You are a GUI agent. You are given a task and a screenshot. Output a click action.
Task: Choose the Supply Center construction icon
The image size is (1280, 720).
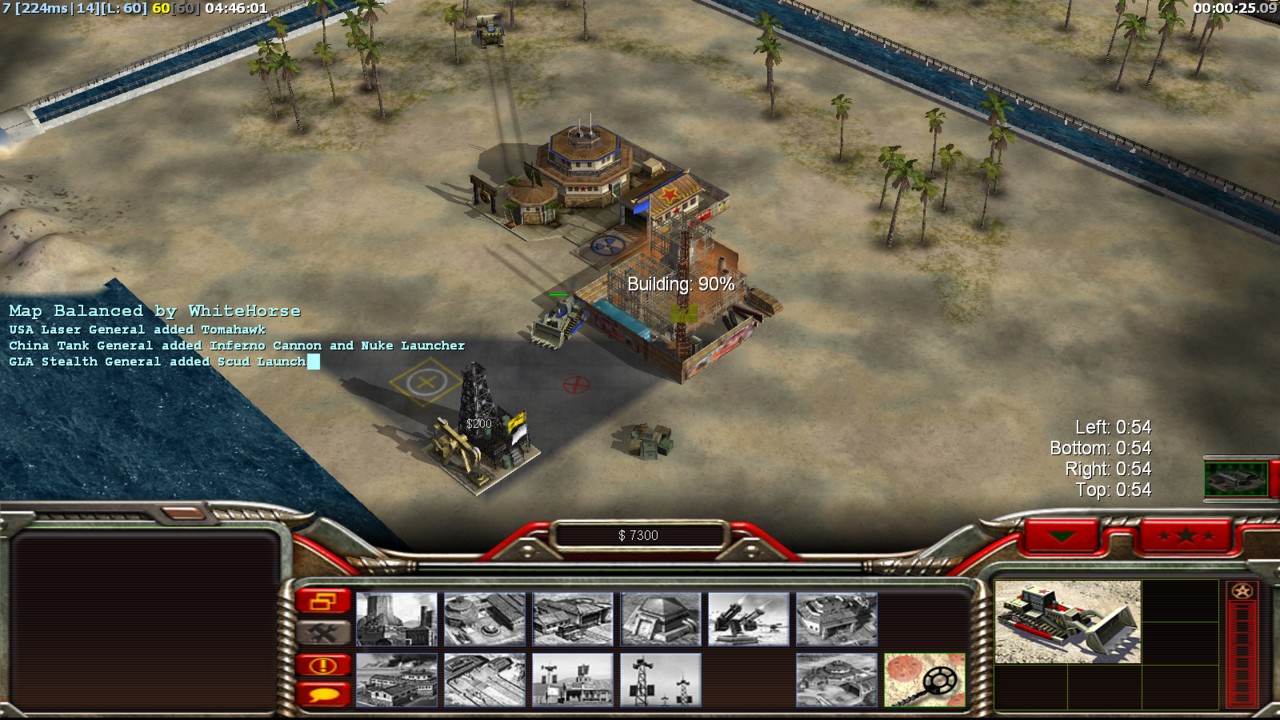573,619
